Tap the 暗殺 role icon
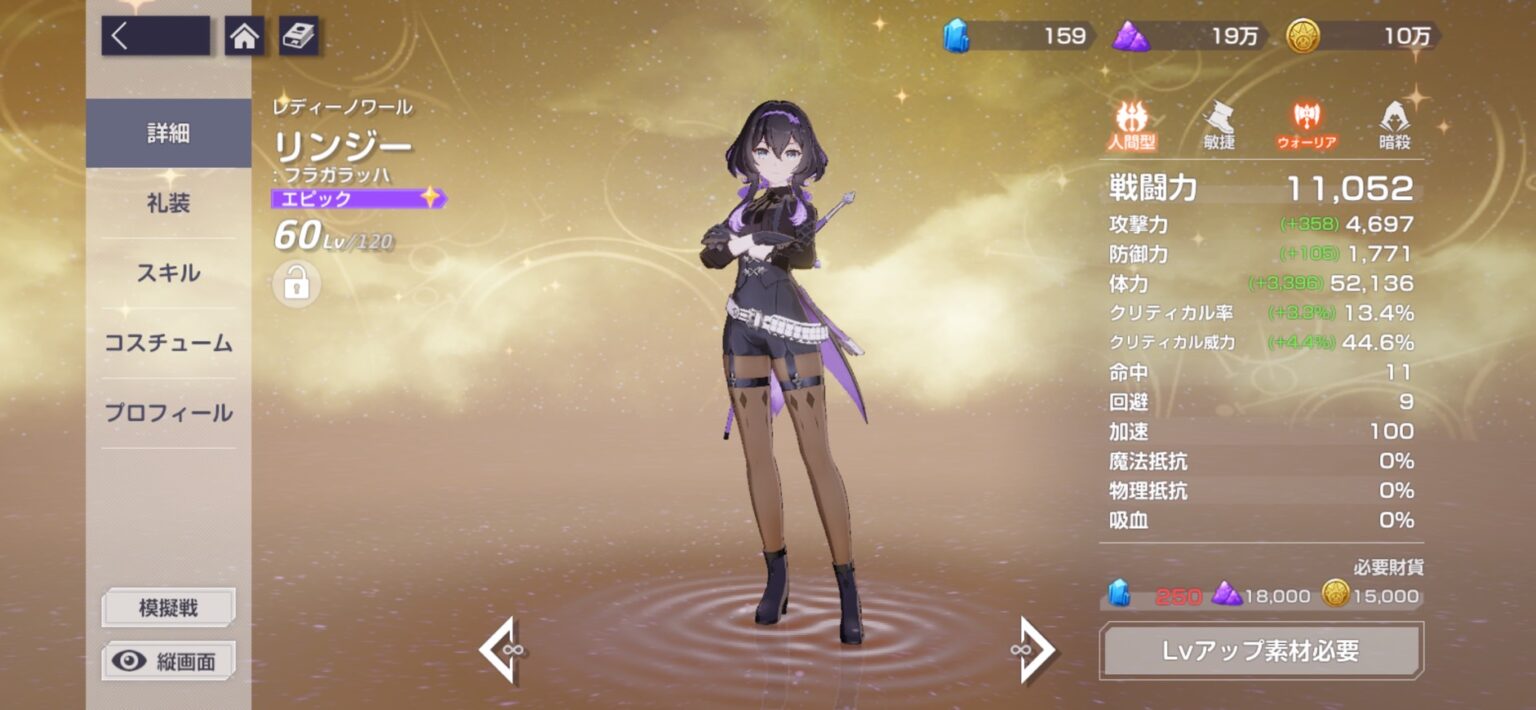The width and height of the screenshot is (1536, 710). click(1394, 126)
